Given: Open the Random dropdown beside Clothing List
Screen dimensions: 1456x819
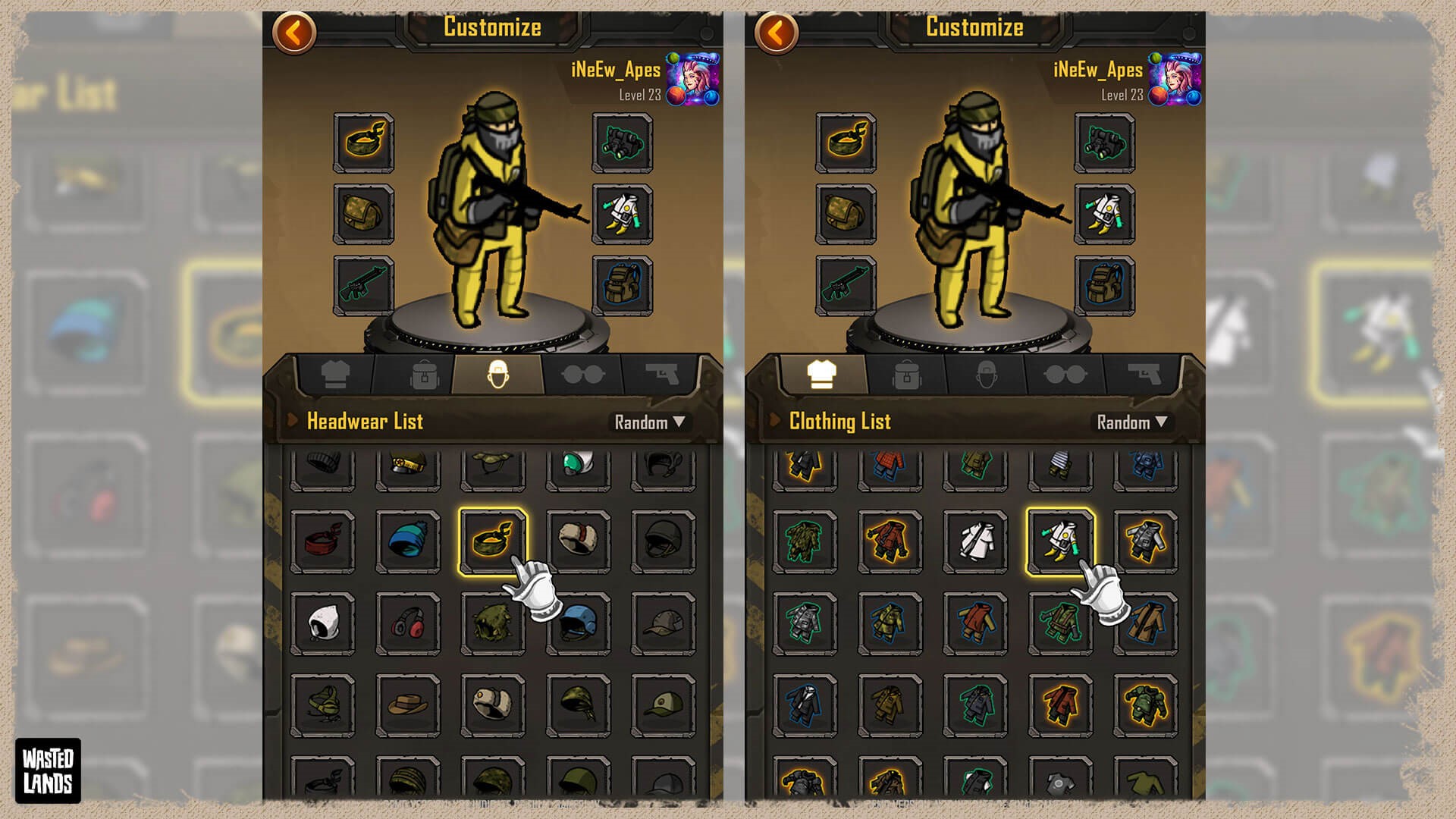Looking at the screenshot, I should (x=1131, y=422).
